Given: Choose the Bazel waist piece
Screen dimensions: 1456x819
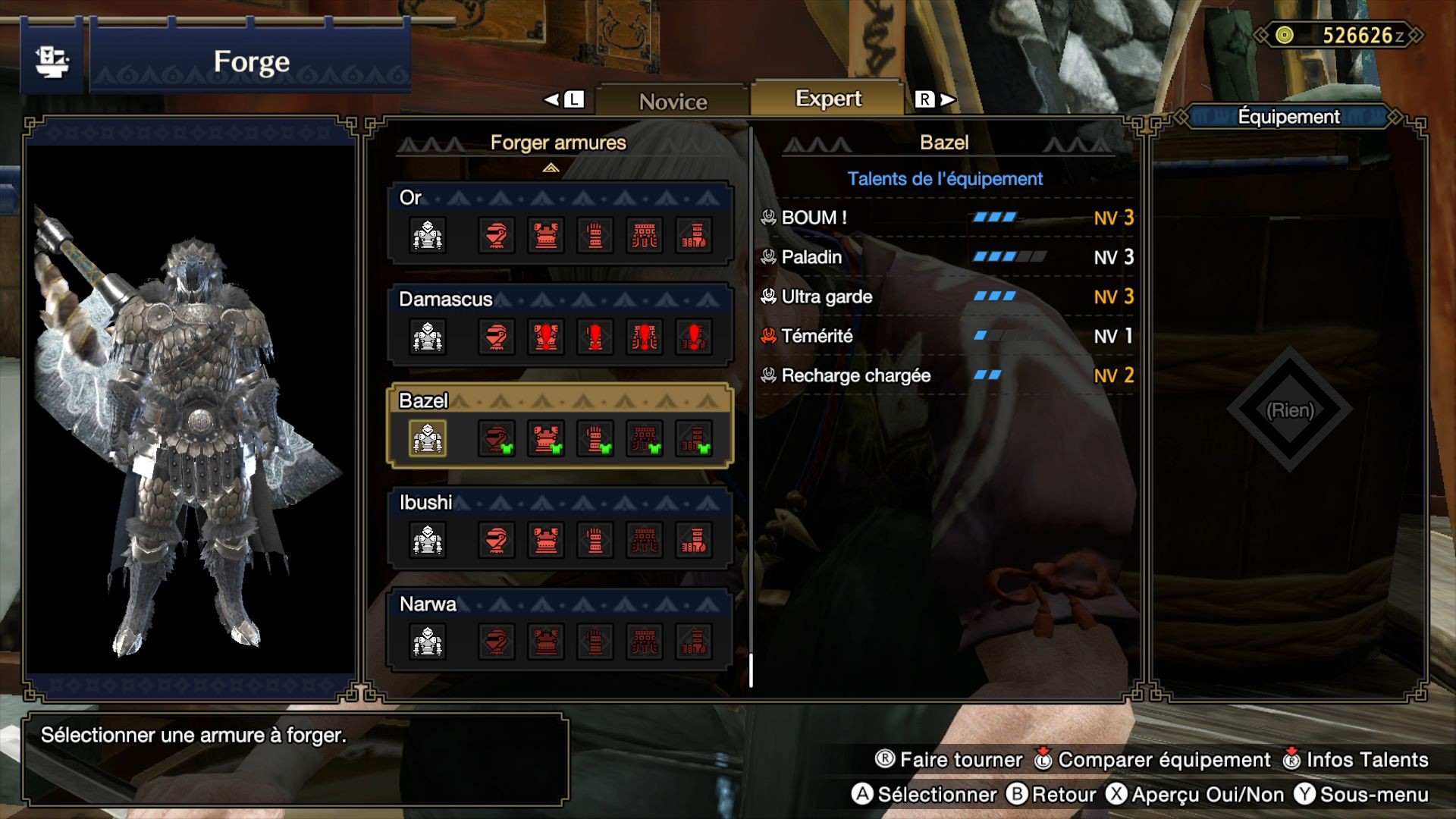Looking at the screenshot, I should point(645,439).
